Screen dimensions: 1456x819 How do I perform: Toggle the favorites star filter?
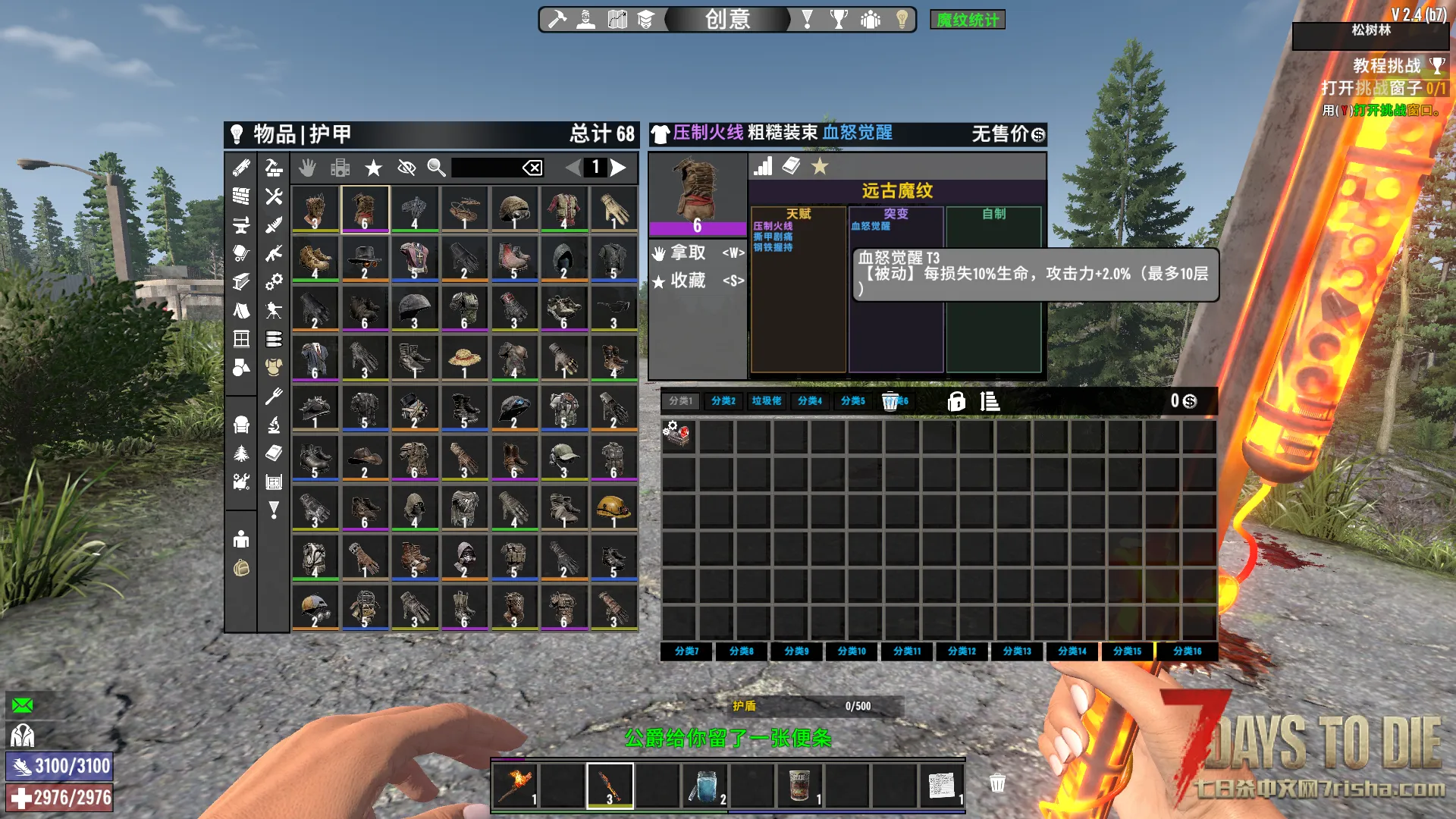click(373, 168)
